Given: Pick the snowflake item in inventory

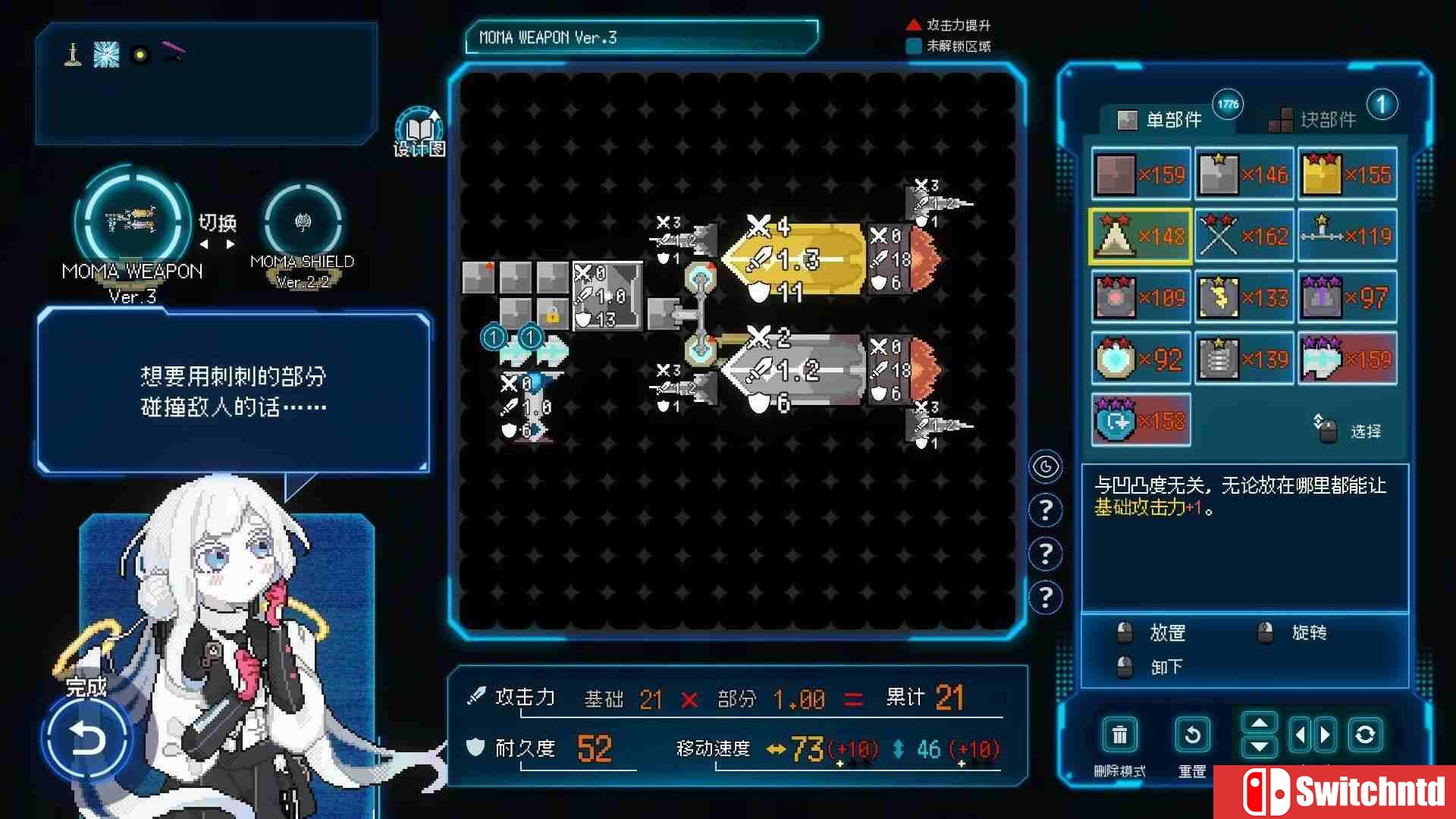Looking at the screenshot, I should 106,53.
